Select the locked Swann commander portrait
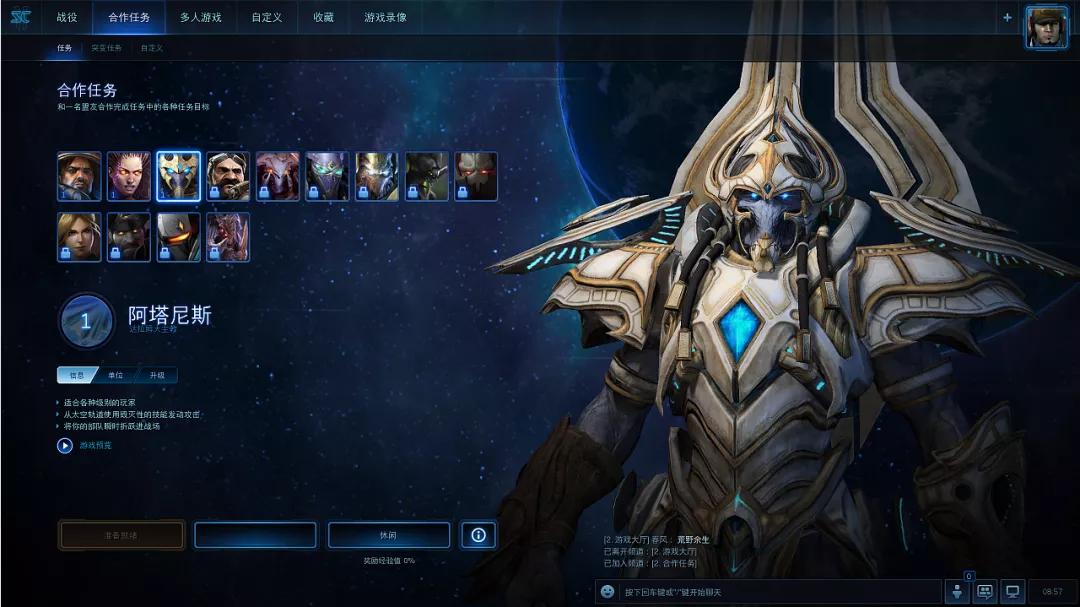The image size is (1080, 607). tap(228, 176)
